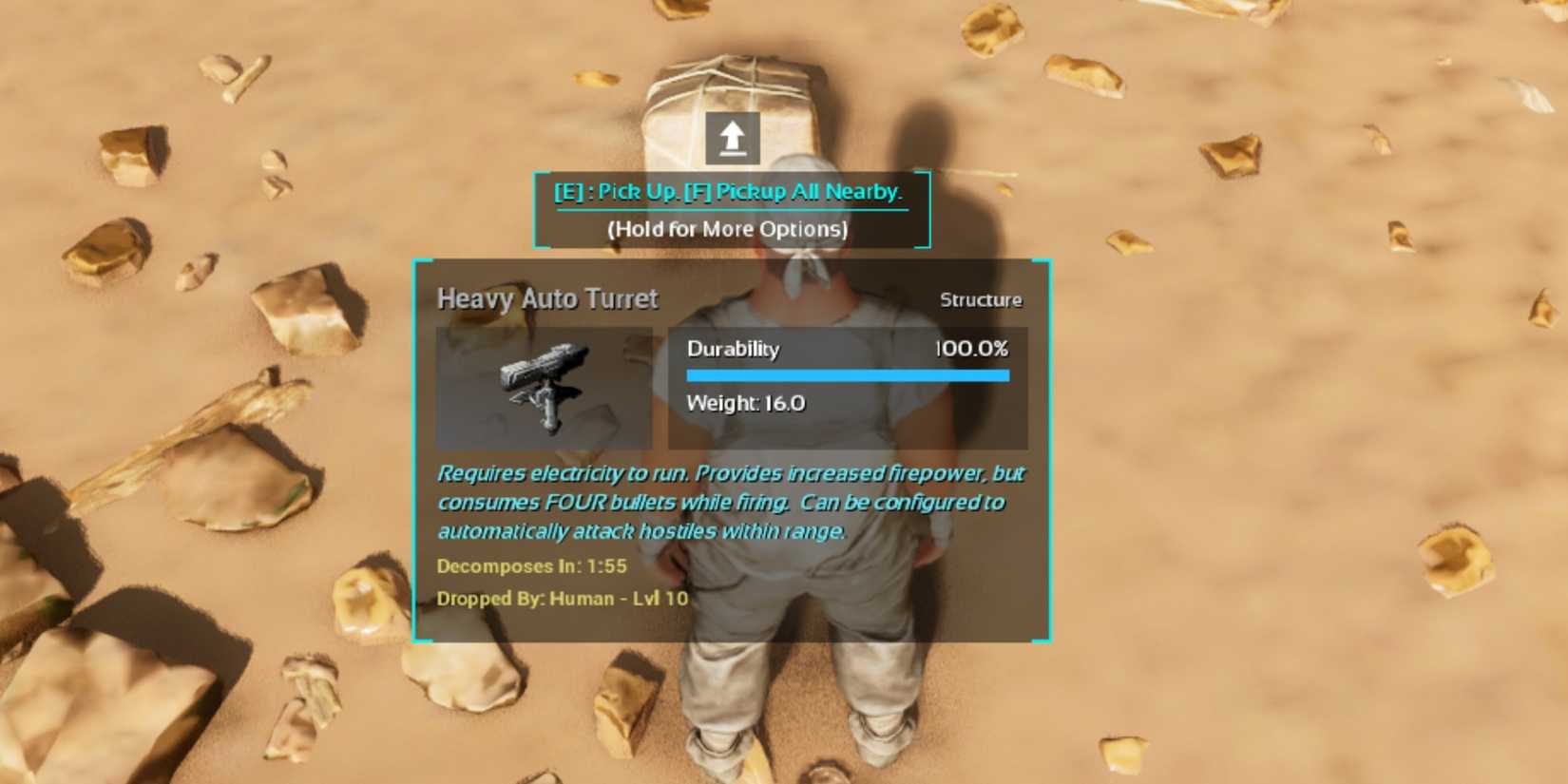Click the Durability stat row
The height and width of the screenshot is (784, 1568).
point(733,349)
